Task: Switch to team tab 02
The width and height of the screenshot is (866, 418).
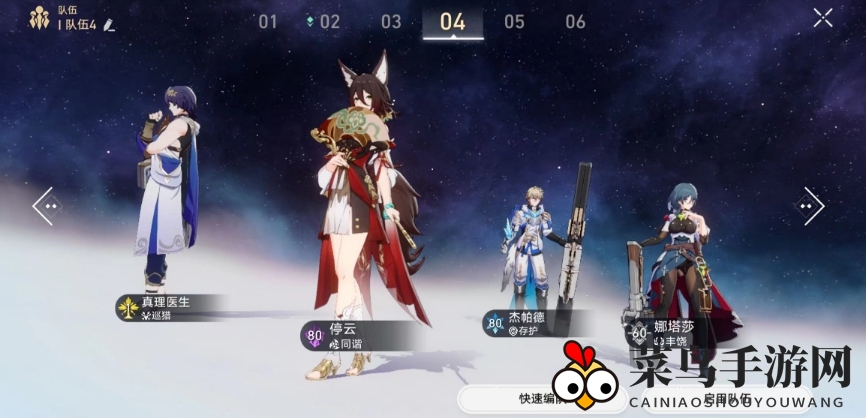Action: [x=328, y=22]
